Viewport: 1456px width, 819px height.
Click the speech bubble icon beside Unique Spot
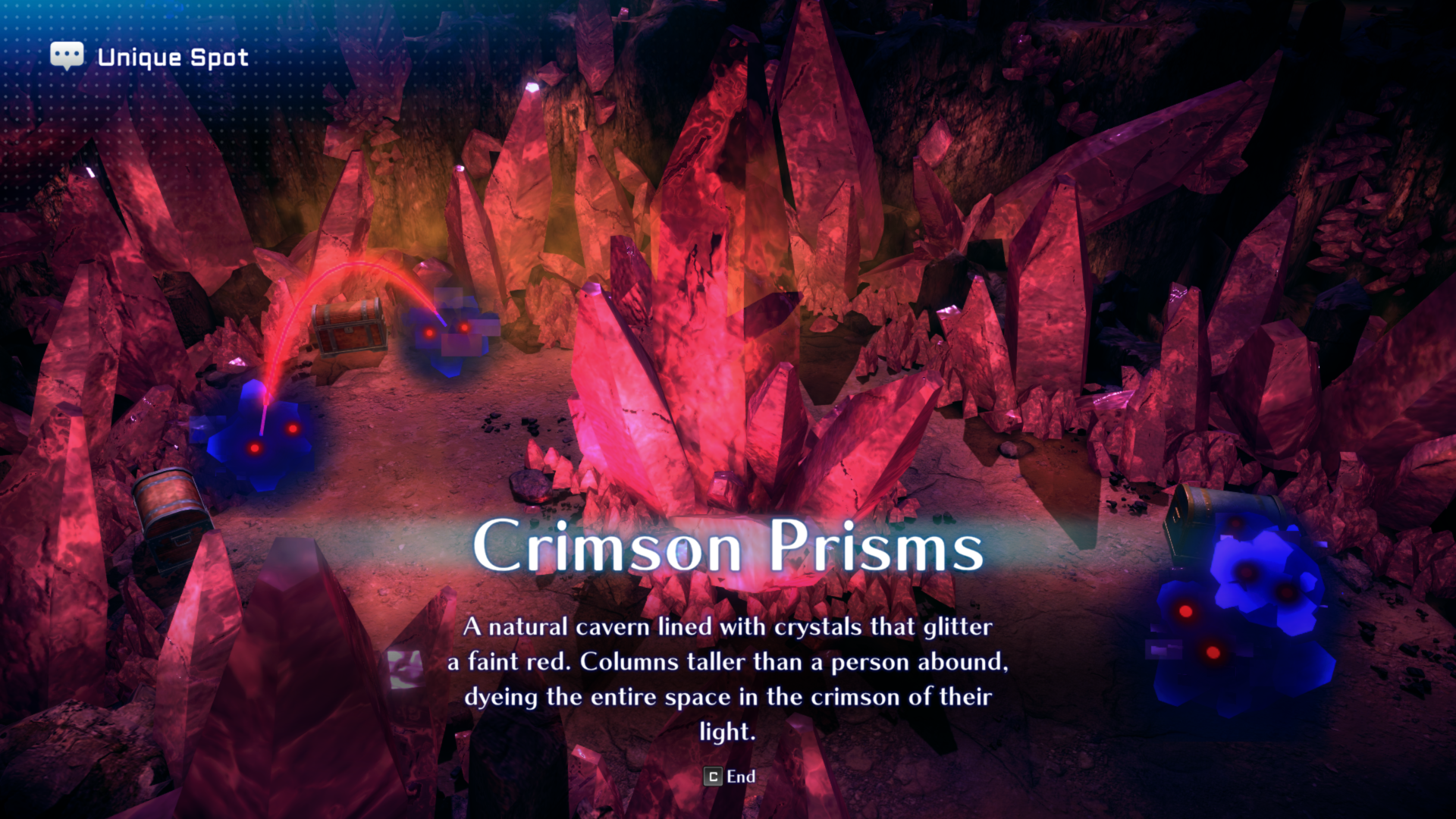tap(67, 54)
